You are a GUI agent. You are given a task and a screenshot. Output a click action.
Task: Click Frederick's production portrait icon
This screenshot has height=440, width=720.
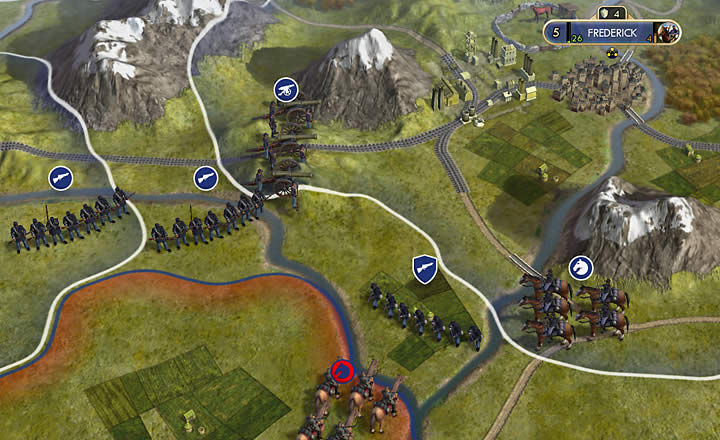point(669,32)
